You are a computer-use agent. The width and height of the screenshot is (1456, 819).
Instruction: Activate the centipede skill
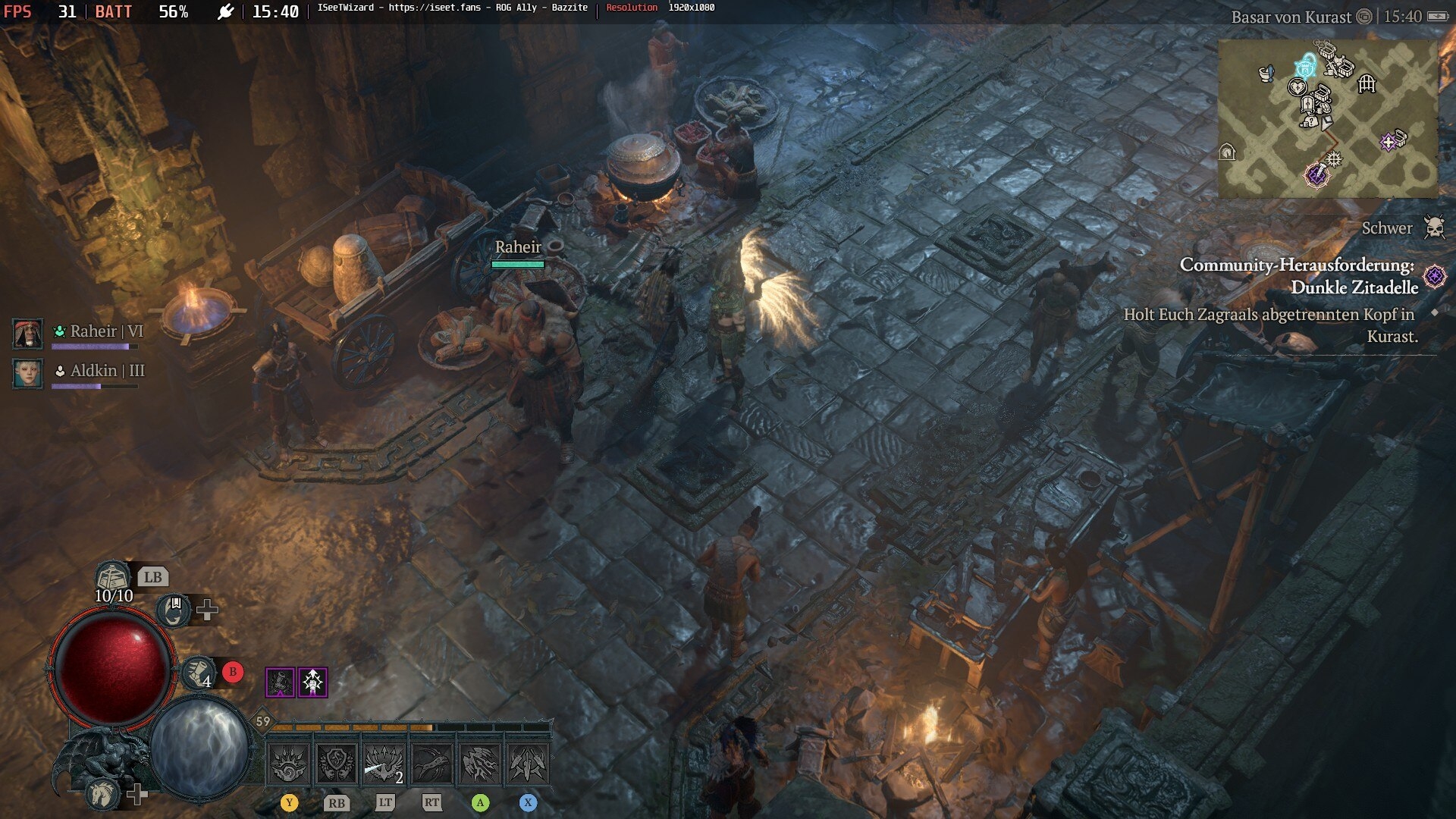(432, 763)
